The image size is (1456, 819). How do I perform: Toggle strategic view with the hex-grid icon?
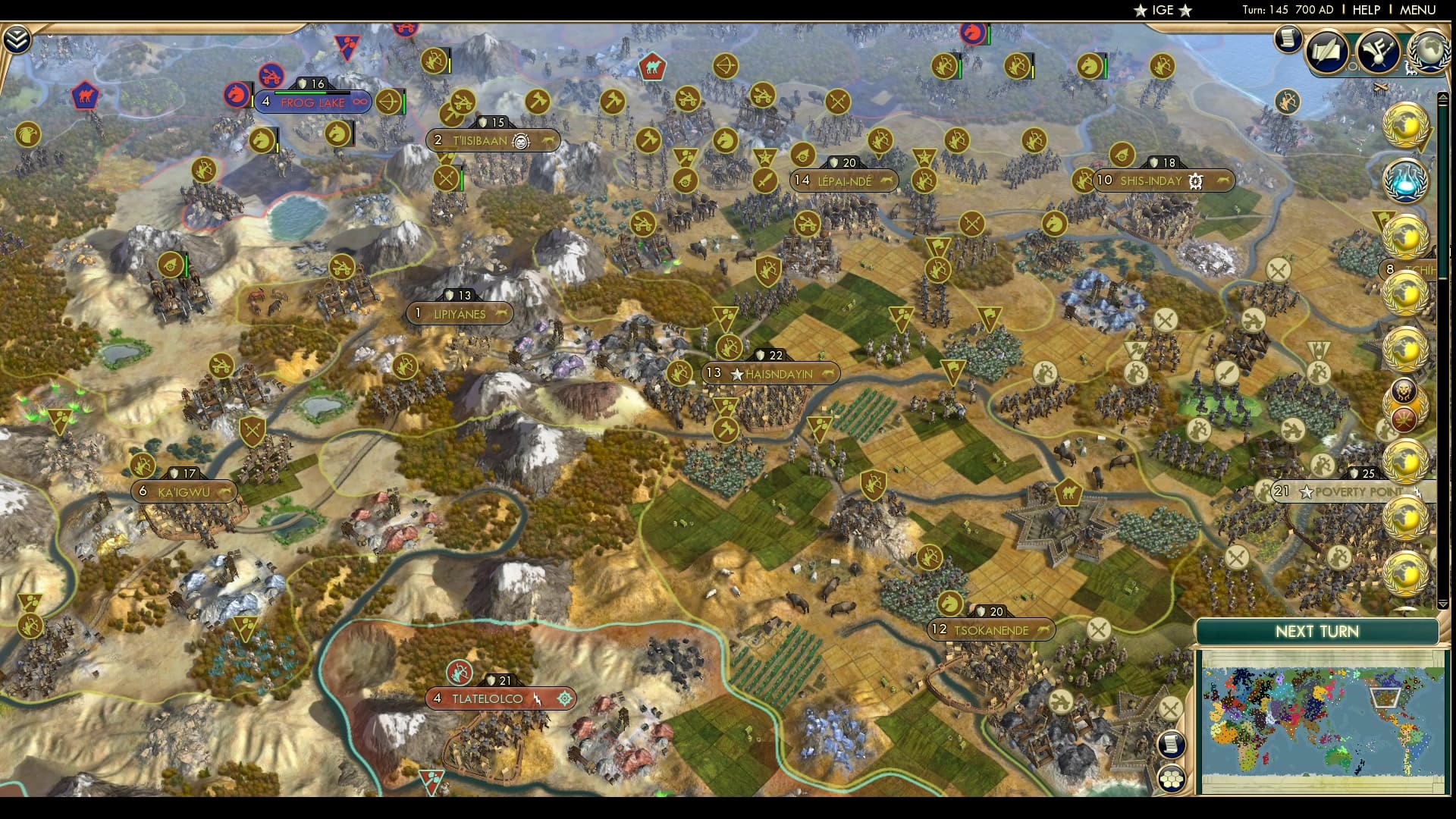(1172, 779)
